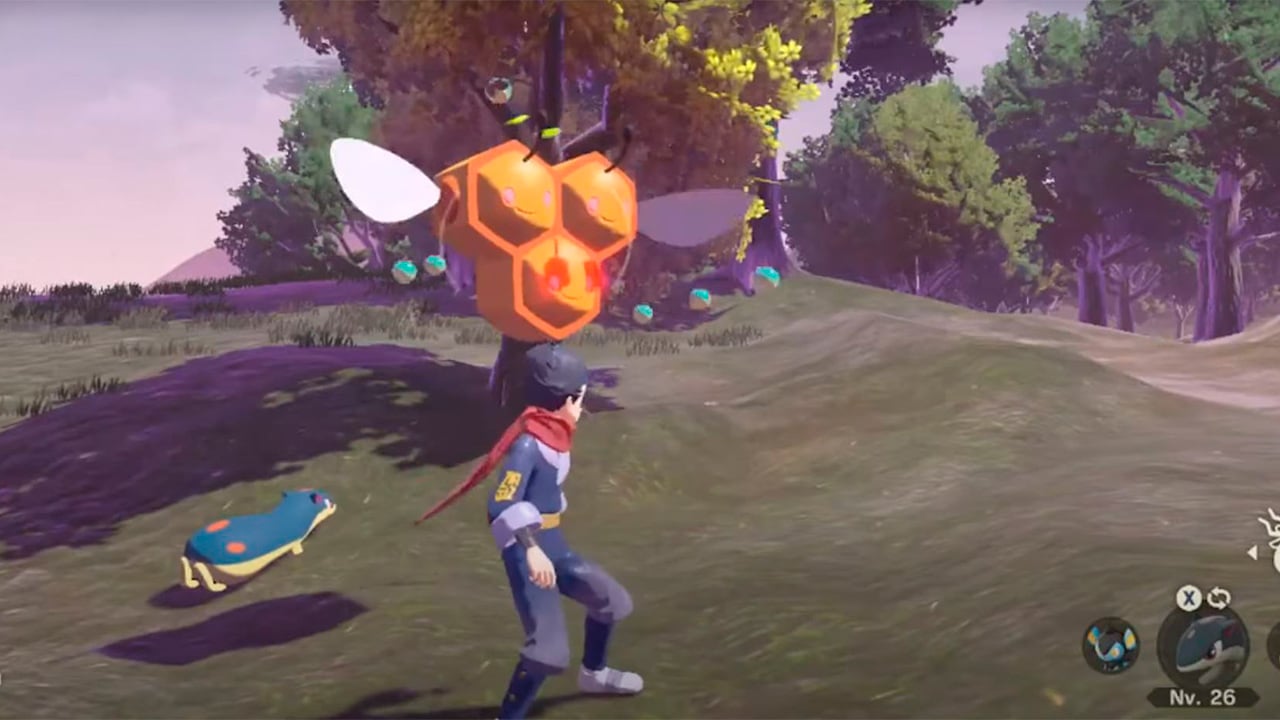
Task: Expand the sidebar via the left-pointing arrow
Action: pyautogui.click(x=1252, y=552)
